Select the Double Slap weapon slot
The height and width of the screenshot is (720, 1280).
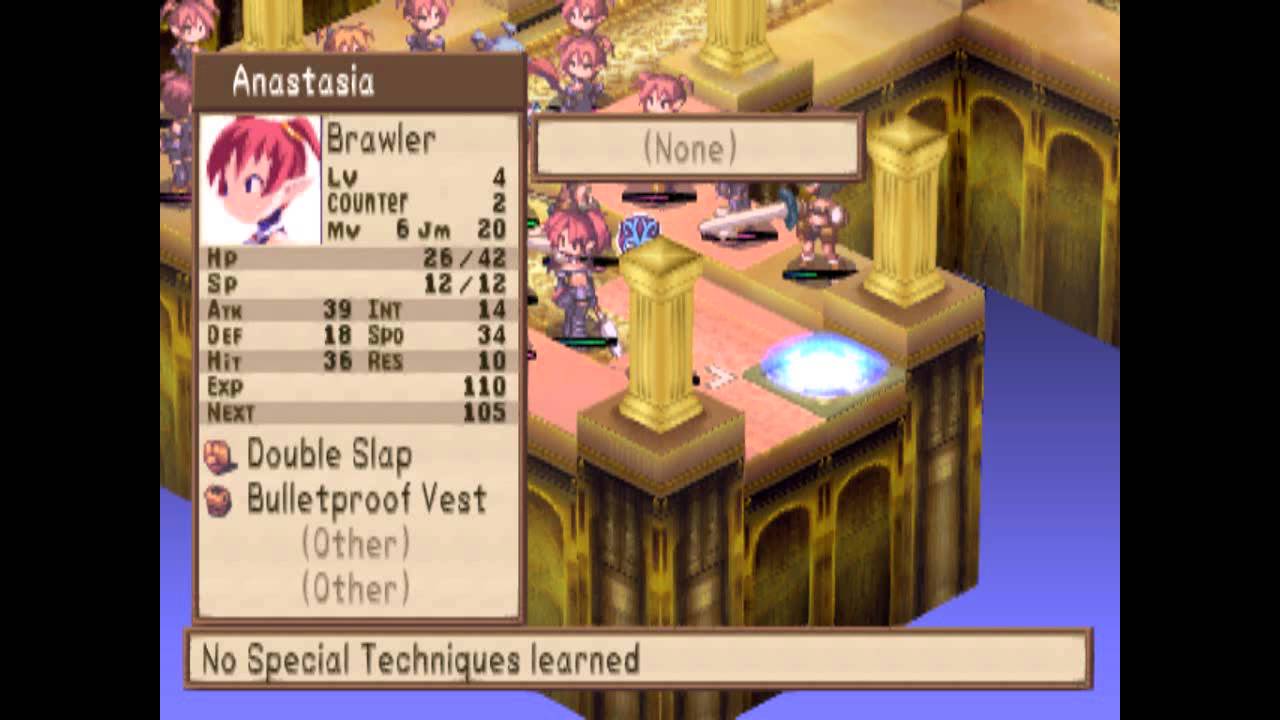(x=328, y=455)
